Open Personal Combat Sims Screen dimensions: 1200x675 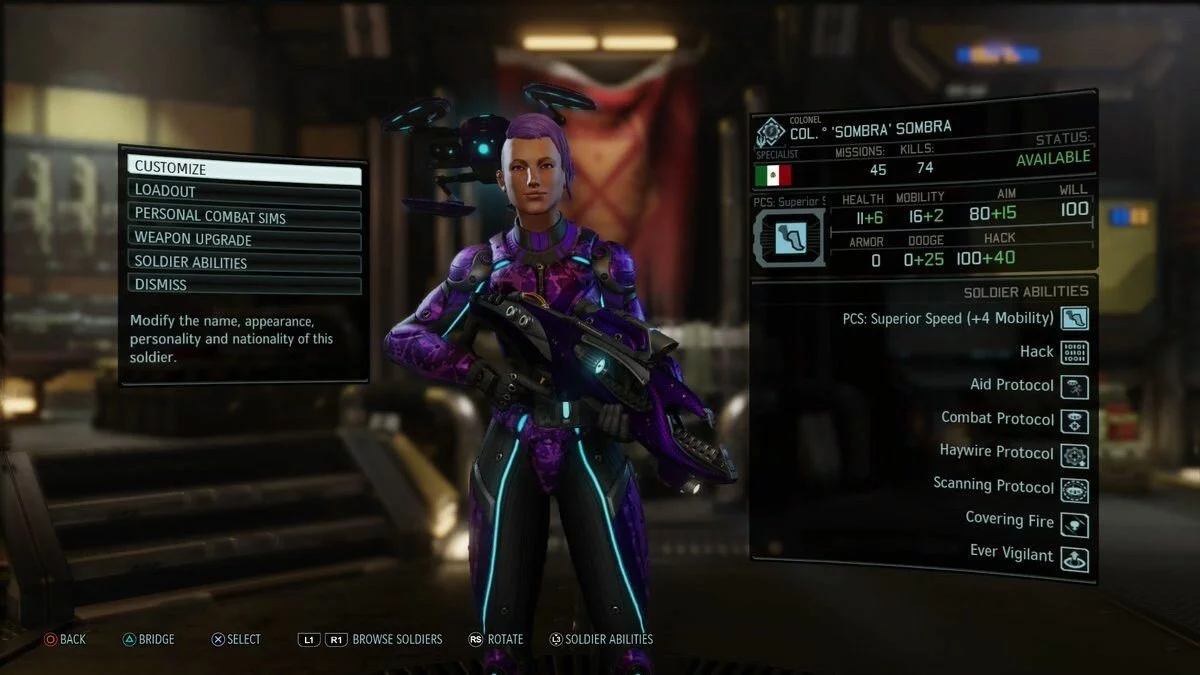click(x=243, y=215)
